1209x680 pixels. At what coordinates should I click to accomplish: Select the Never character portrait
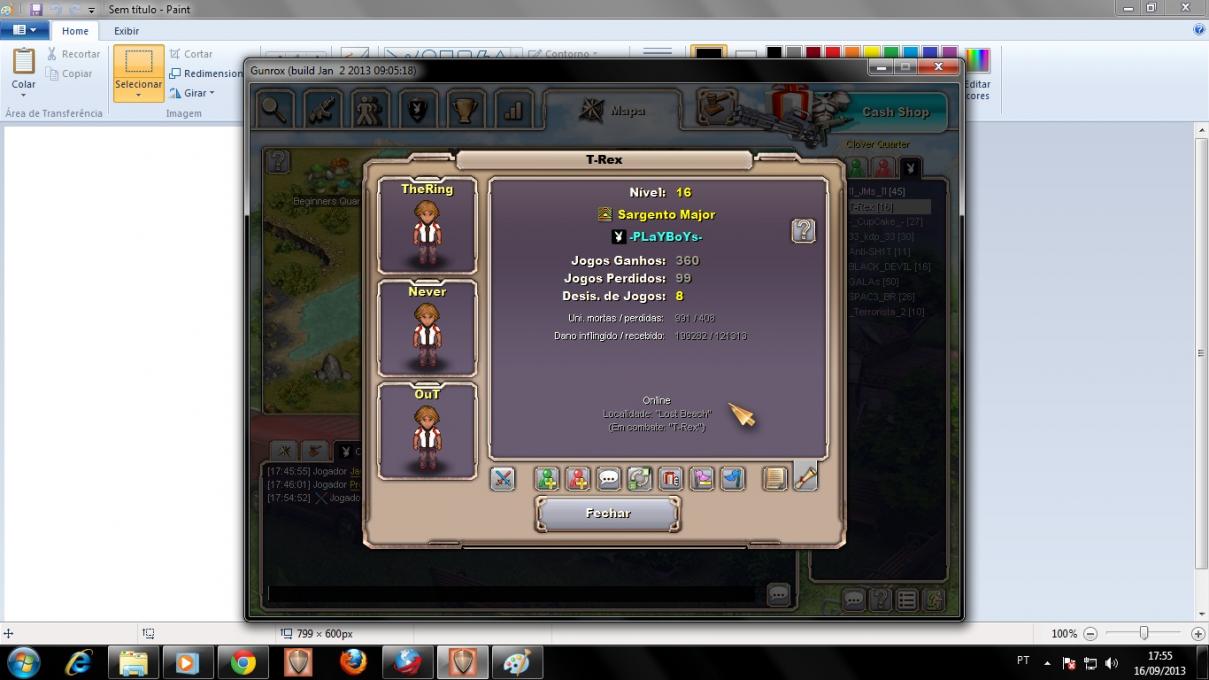(x=427, y=328)
